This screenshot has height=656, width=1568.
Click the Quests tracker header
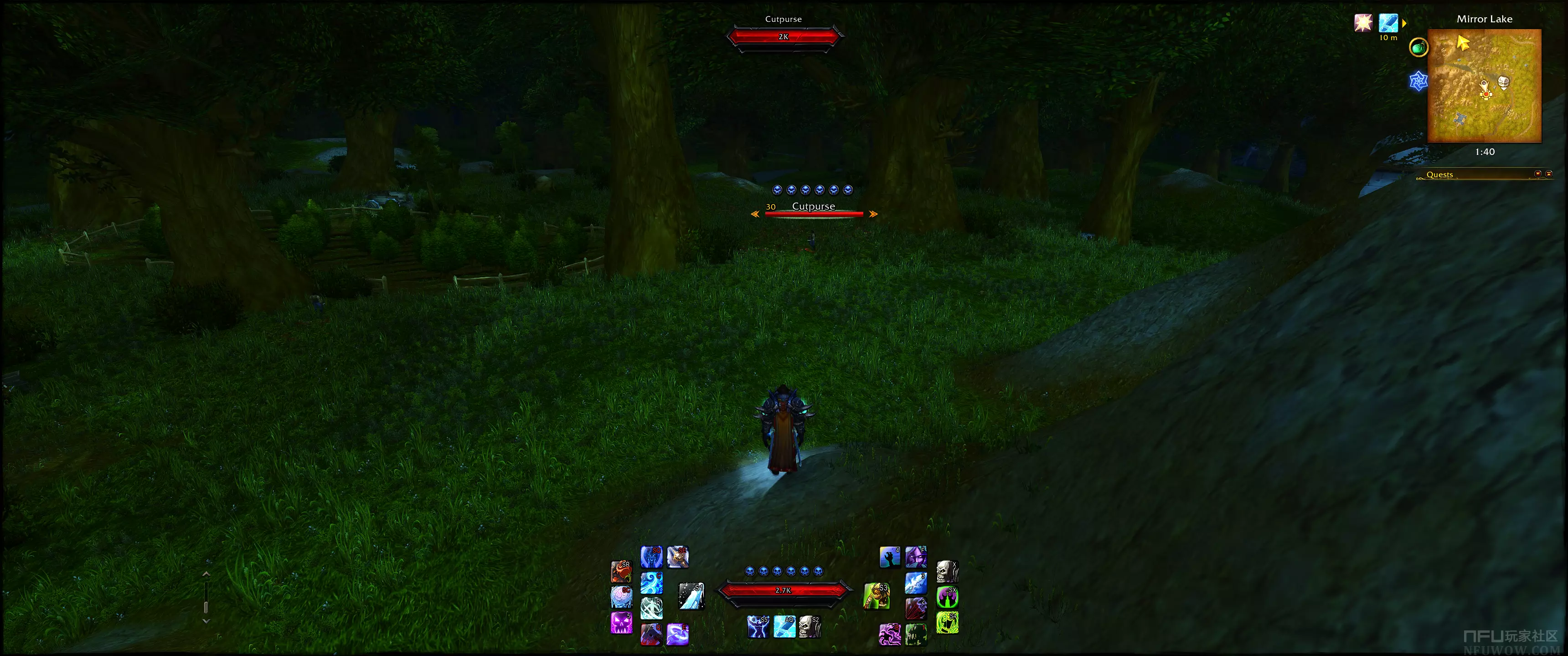[1439, 174]
